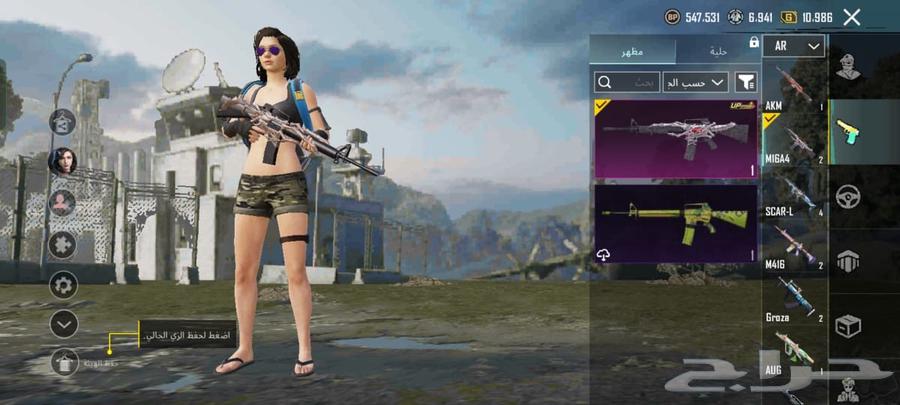Close the inventory screen with the X
Image resolution: width=900 pixels, height=405 pixels.
(852, 17)
